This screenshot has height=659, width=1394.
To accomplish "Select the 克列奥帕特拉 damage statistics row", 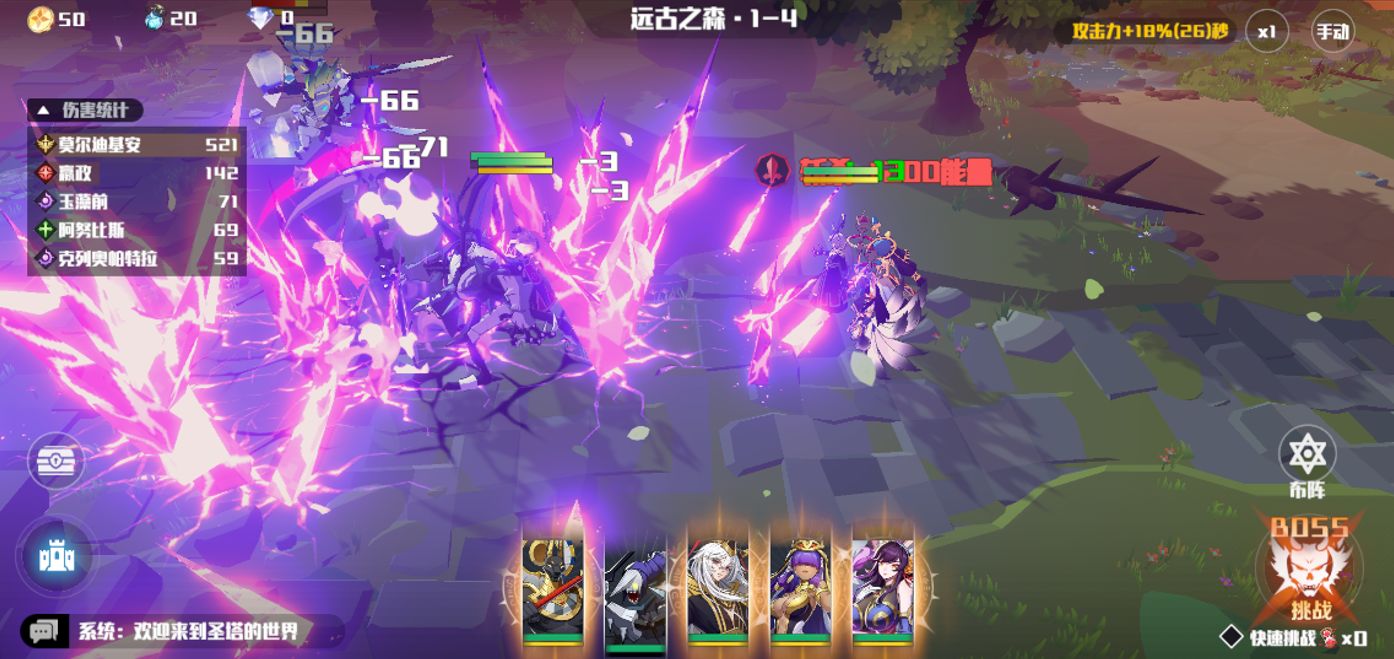I will (x=137, y=259).
